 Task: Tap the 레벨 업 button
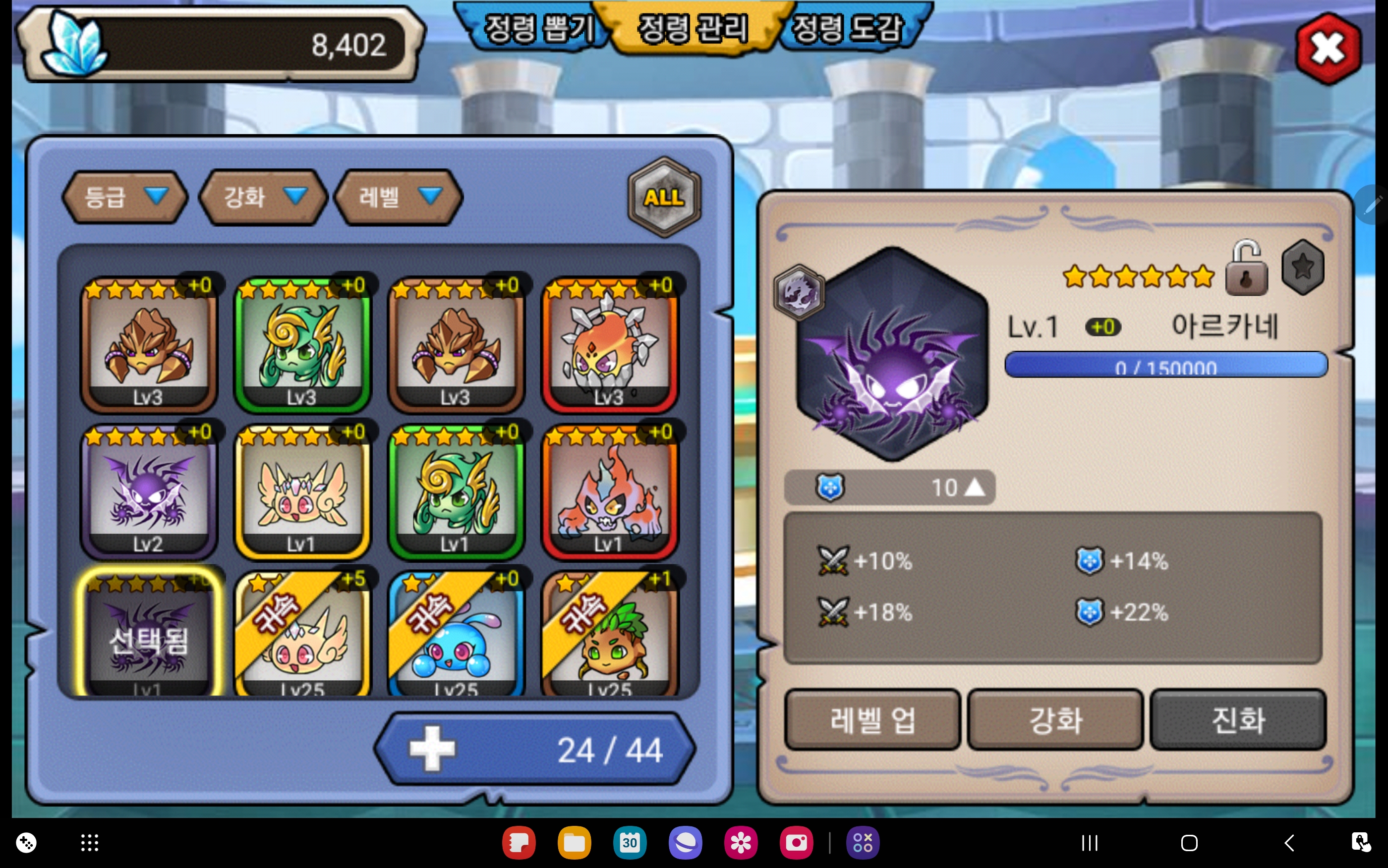pos(872,719)
